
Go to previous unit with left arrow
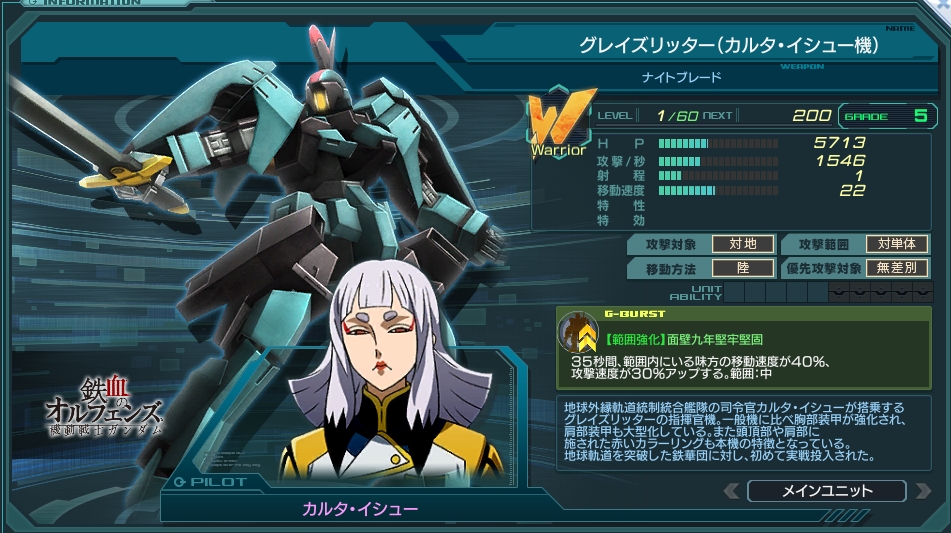[732, 491]
